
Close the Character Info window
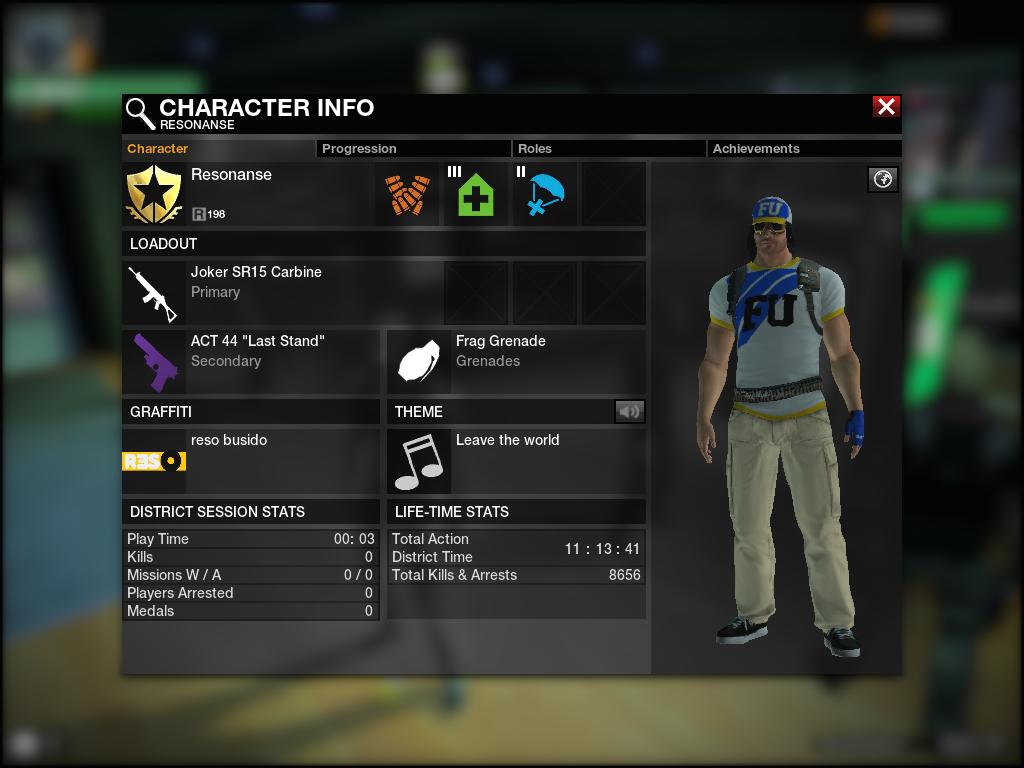click(x=886, y=107)
